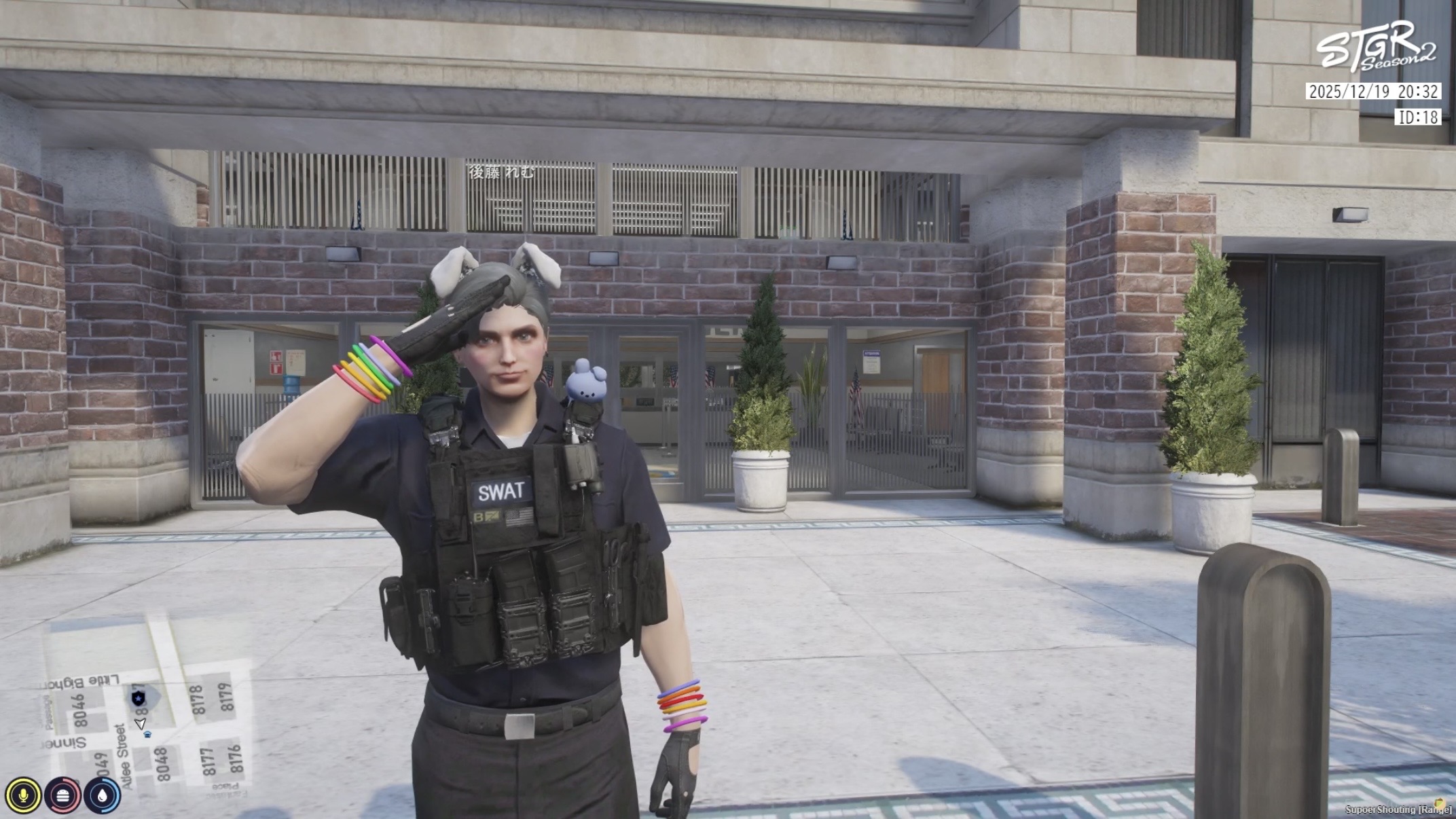This screenshot has height=819, width=1456.
Task: Click the burger hunger status icon
Action: 62,795
